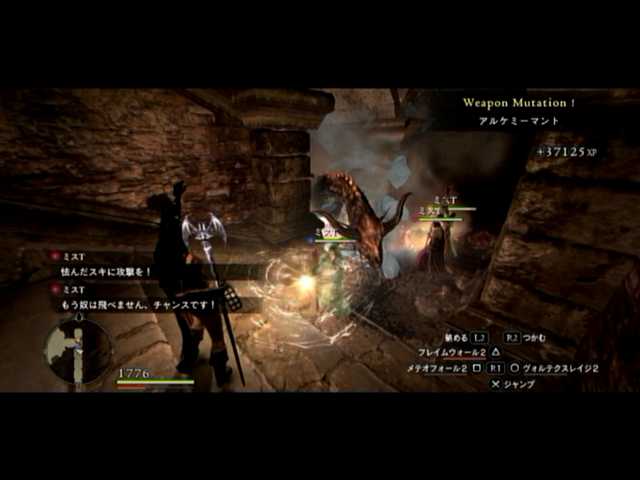Choose the ヴォルテクスレイジ2 skill
Screen dimensions: 640x480
[558, 368]
